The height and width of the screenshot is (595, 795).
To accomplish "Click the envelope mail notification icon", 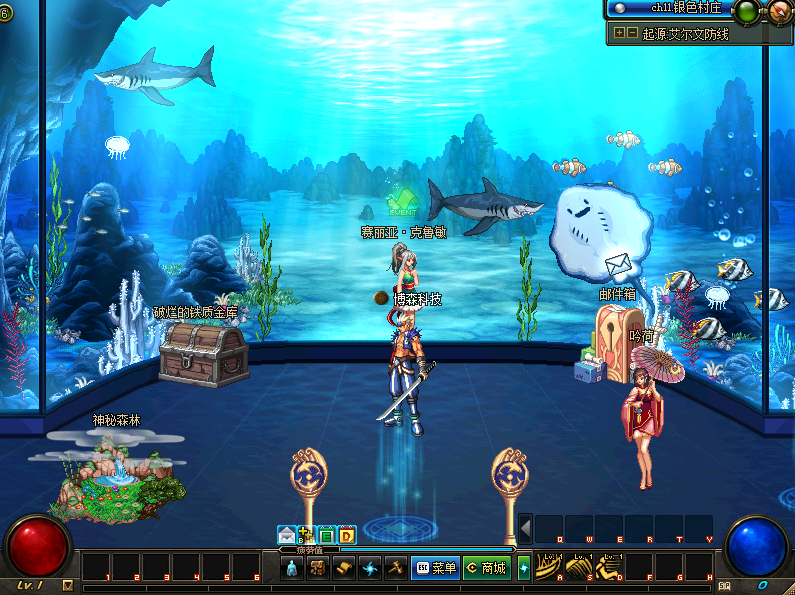I will [x=287, y=535].
